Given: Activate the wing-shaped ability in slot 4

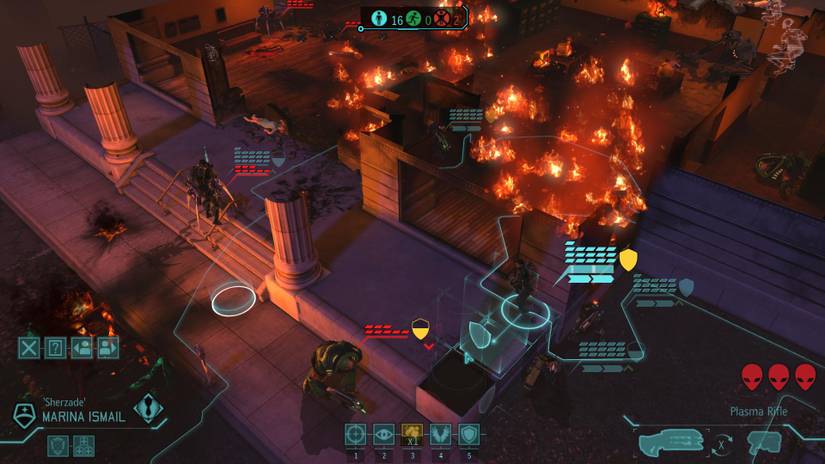Looking at the screenshot, I should (x=440, y=435).
